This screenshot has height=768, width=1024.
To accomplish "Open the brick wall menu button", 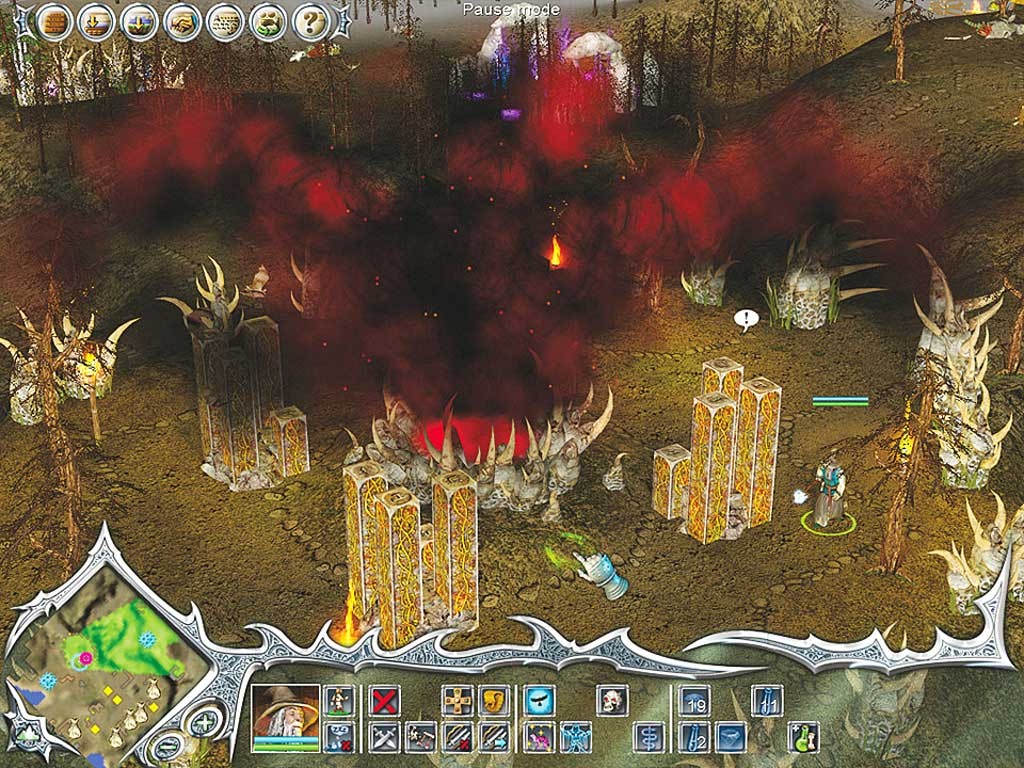I will pos(53,20).
